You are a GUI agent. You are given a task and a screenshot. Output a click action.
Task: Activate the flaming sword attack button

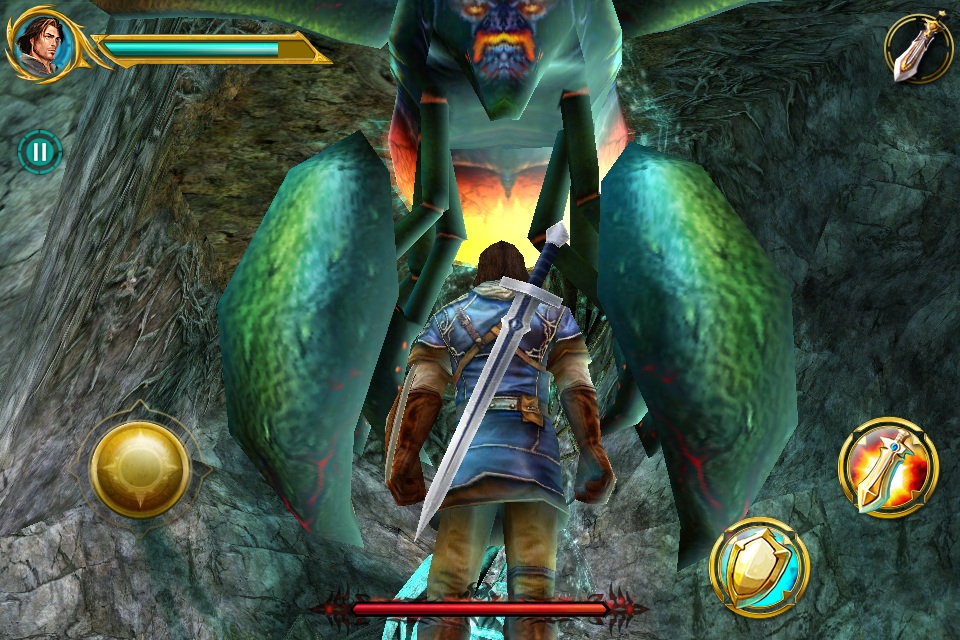click(888, 467)
